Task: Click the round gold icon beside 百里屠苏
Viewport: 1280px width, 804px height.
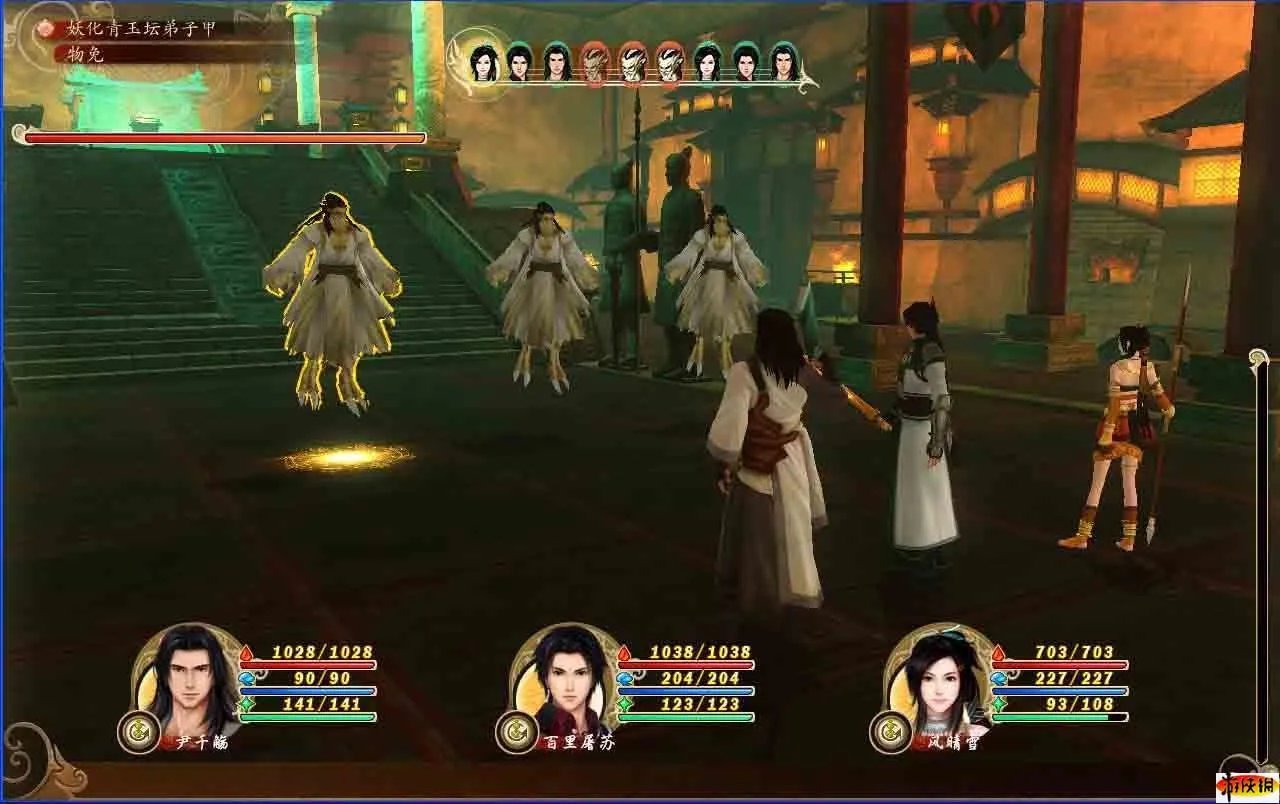Action: tap(516, 732)
